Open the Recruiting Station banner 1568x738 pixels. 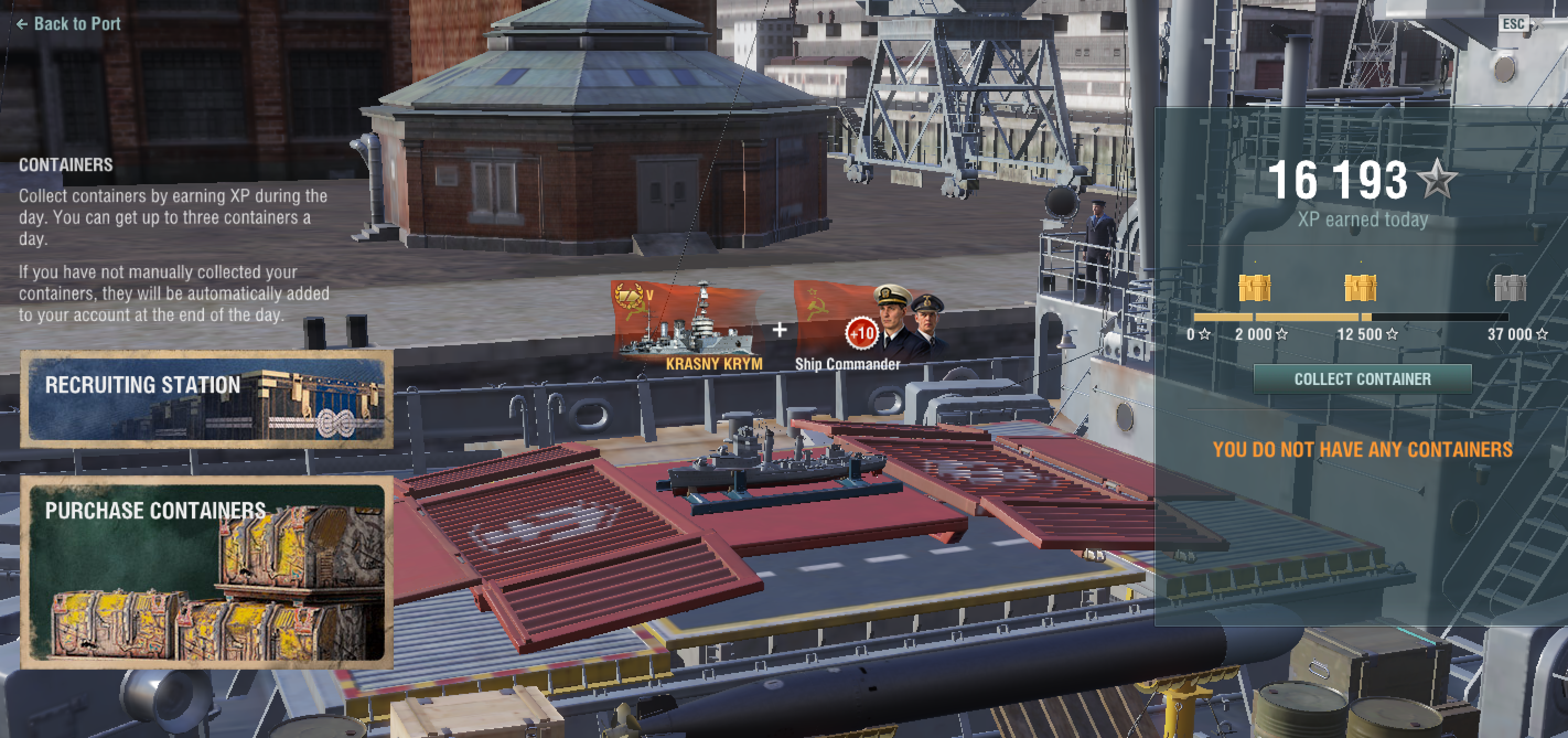207,399
